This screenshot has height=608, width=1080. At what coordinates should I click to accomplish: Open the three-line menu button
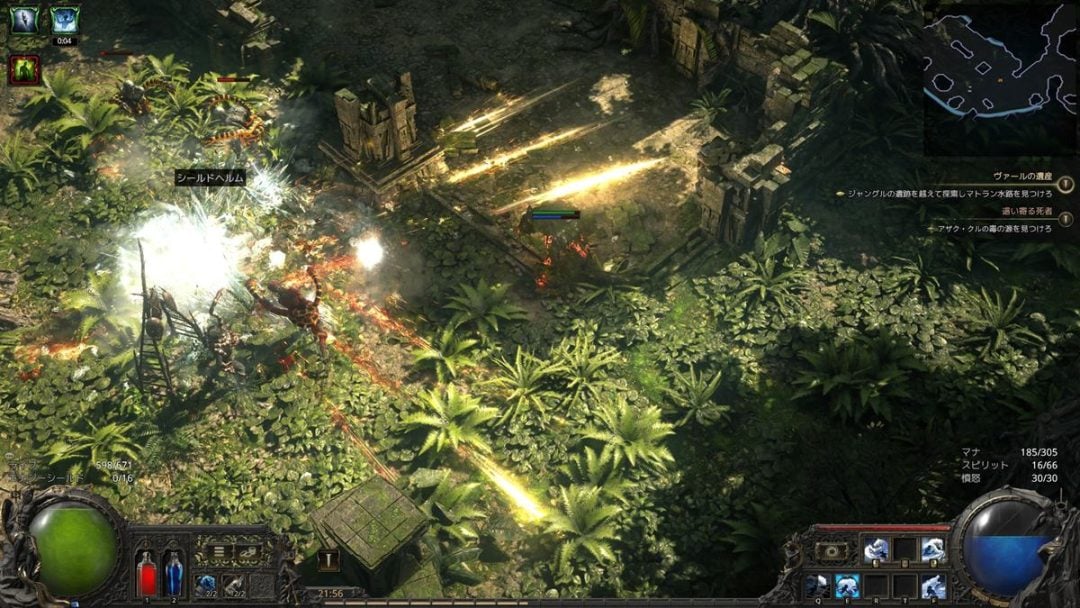coord(217,550)
